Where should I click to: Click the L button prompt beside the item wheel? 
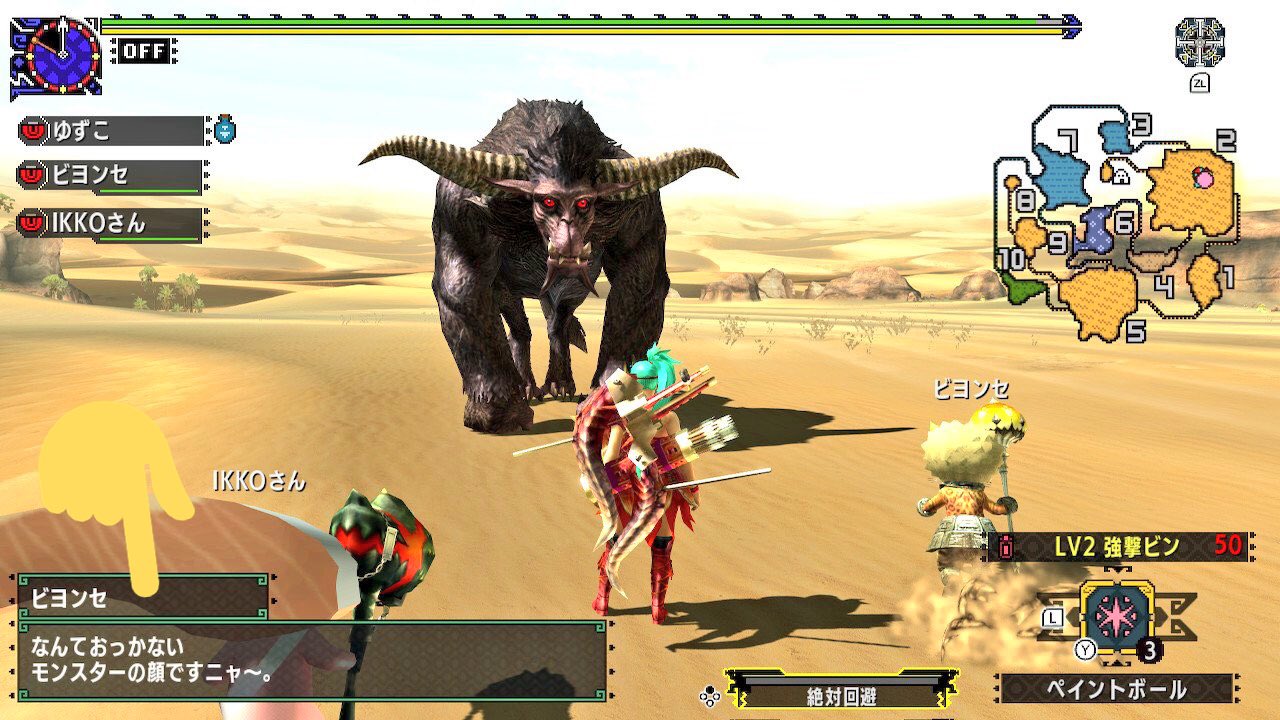(1052, 617)
